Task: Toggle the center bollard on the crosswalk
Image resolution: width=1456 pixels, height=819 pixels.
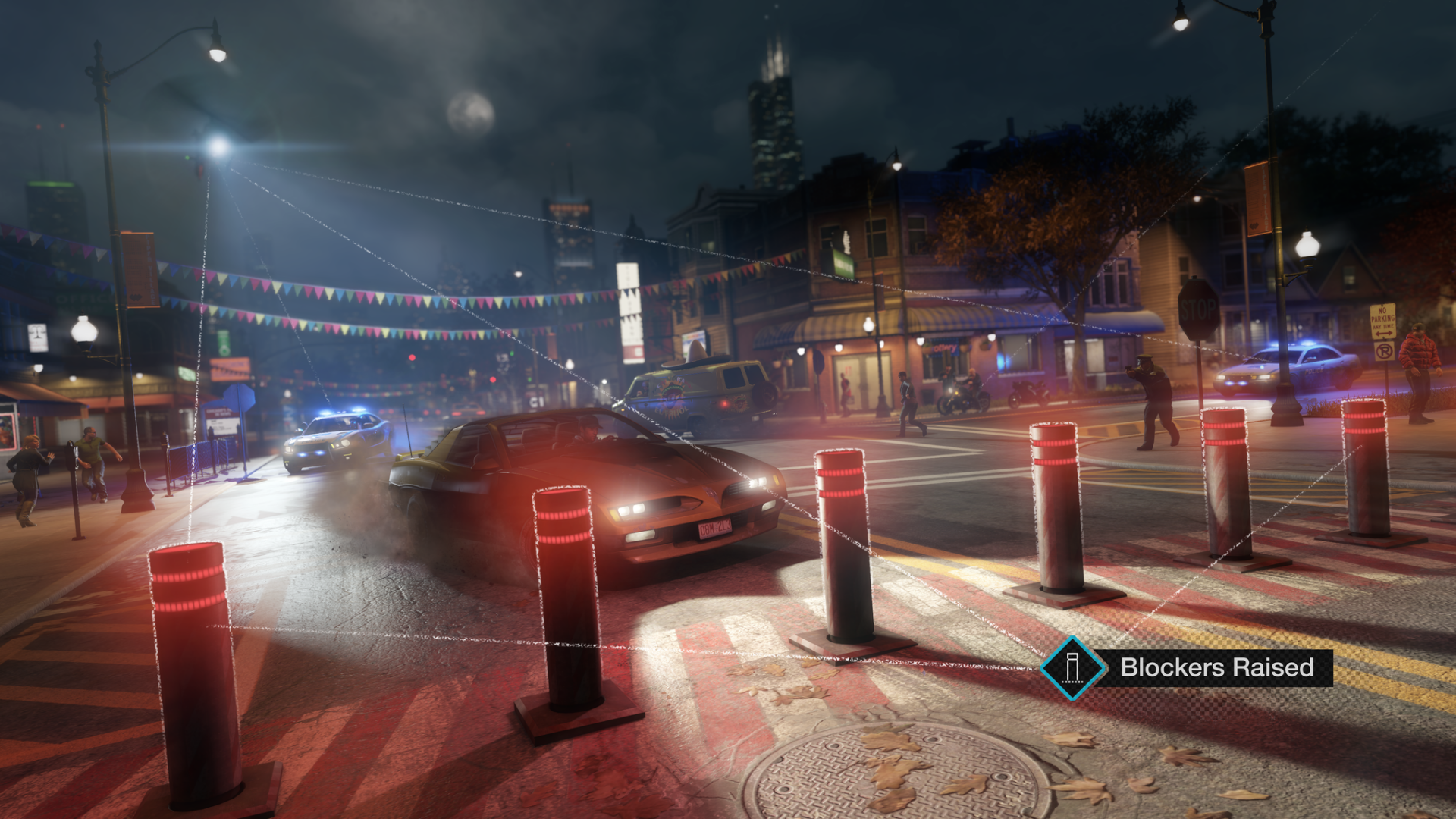Action: 842,546
